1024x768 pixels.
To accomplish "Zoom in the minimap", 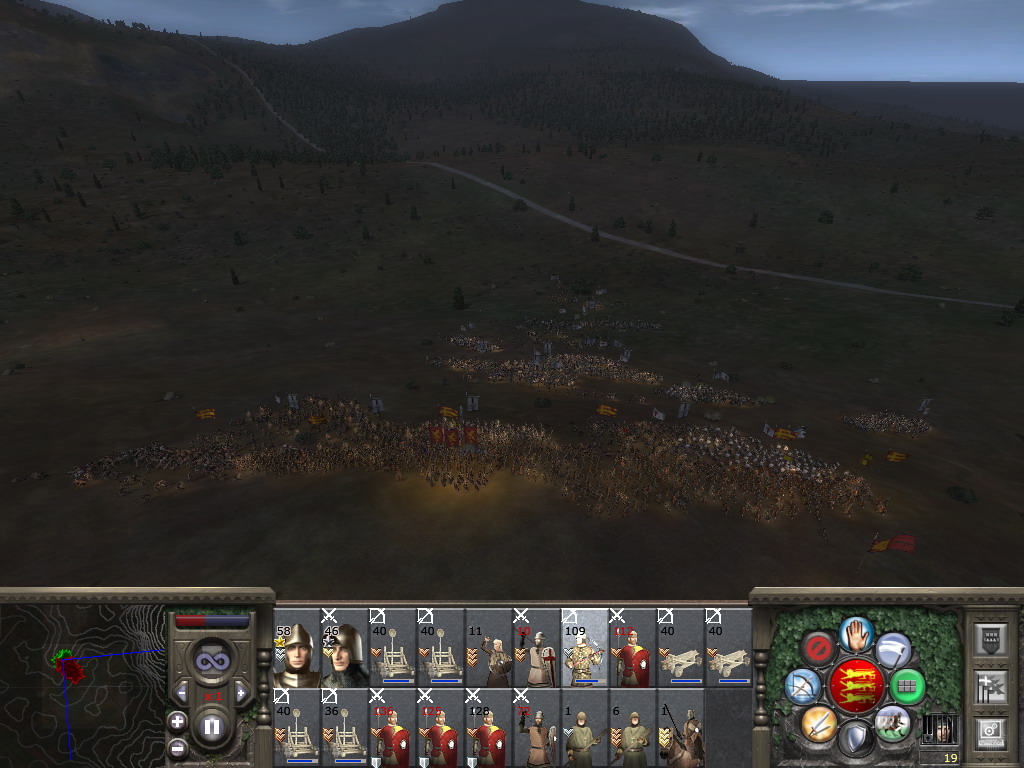I will [177, 720].
